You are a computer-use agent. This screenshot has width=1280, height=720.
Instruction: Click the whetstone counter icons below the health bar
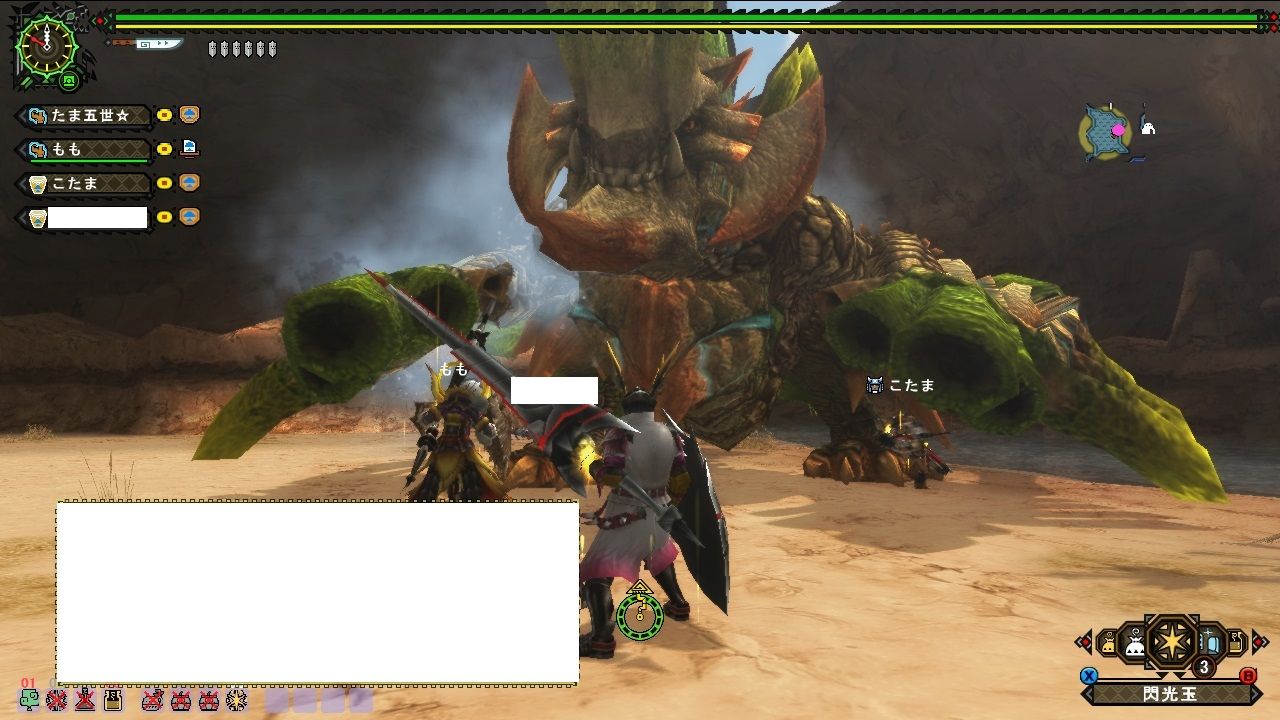point(241,48)
